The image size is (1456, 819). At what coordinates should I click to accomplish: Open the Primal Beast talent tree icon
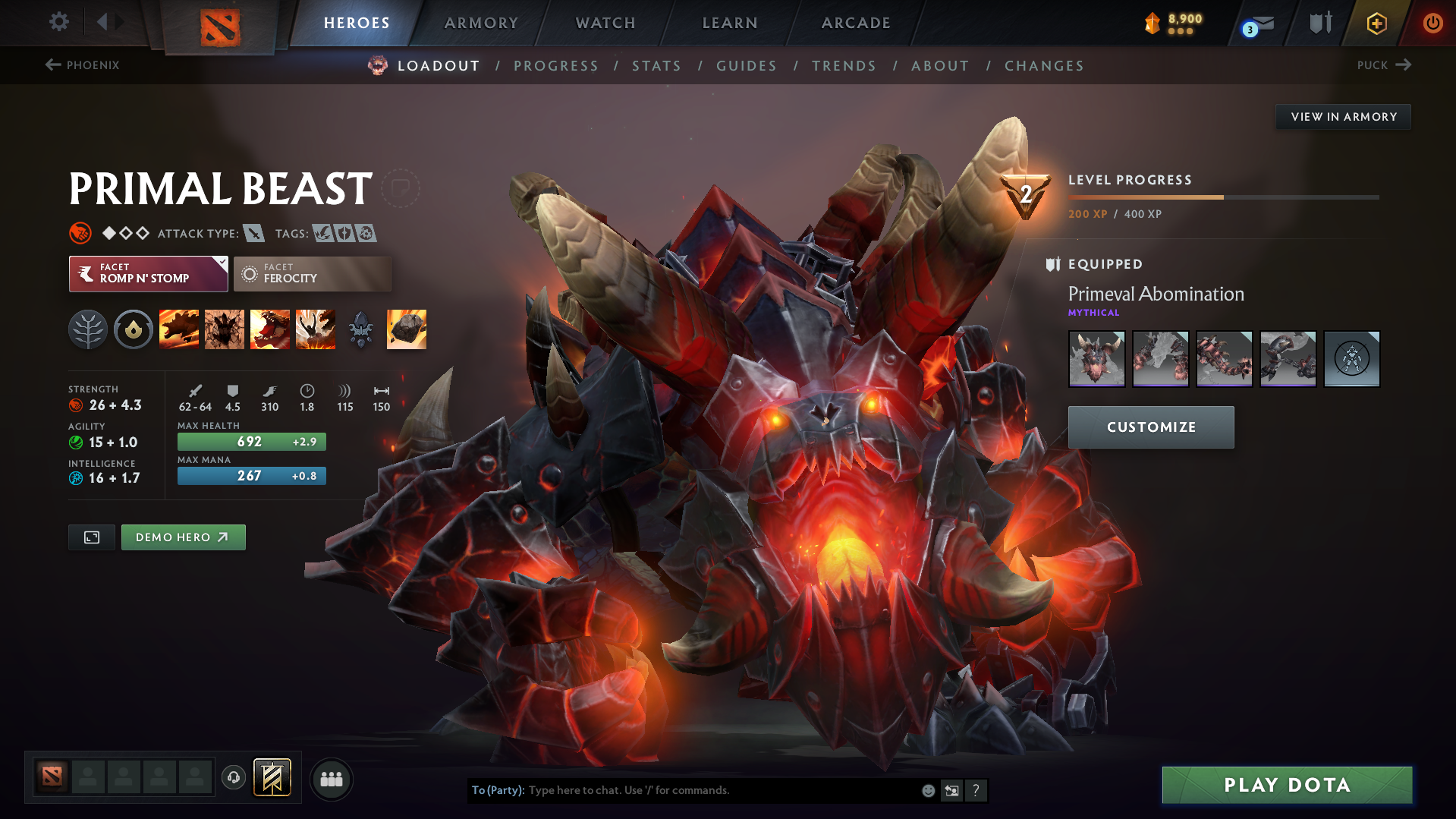point(87,329)
